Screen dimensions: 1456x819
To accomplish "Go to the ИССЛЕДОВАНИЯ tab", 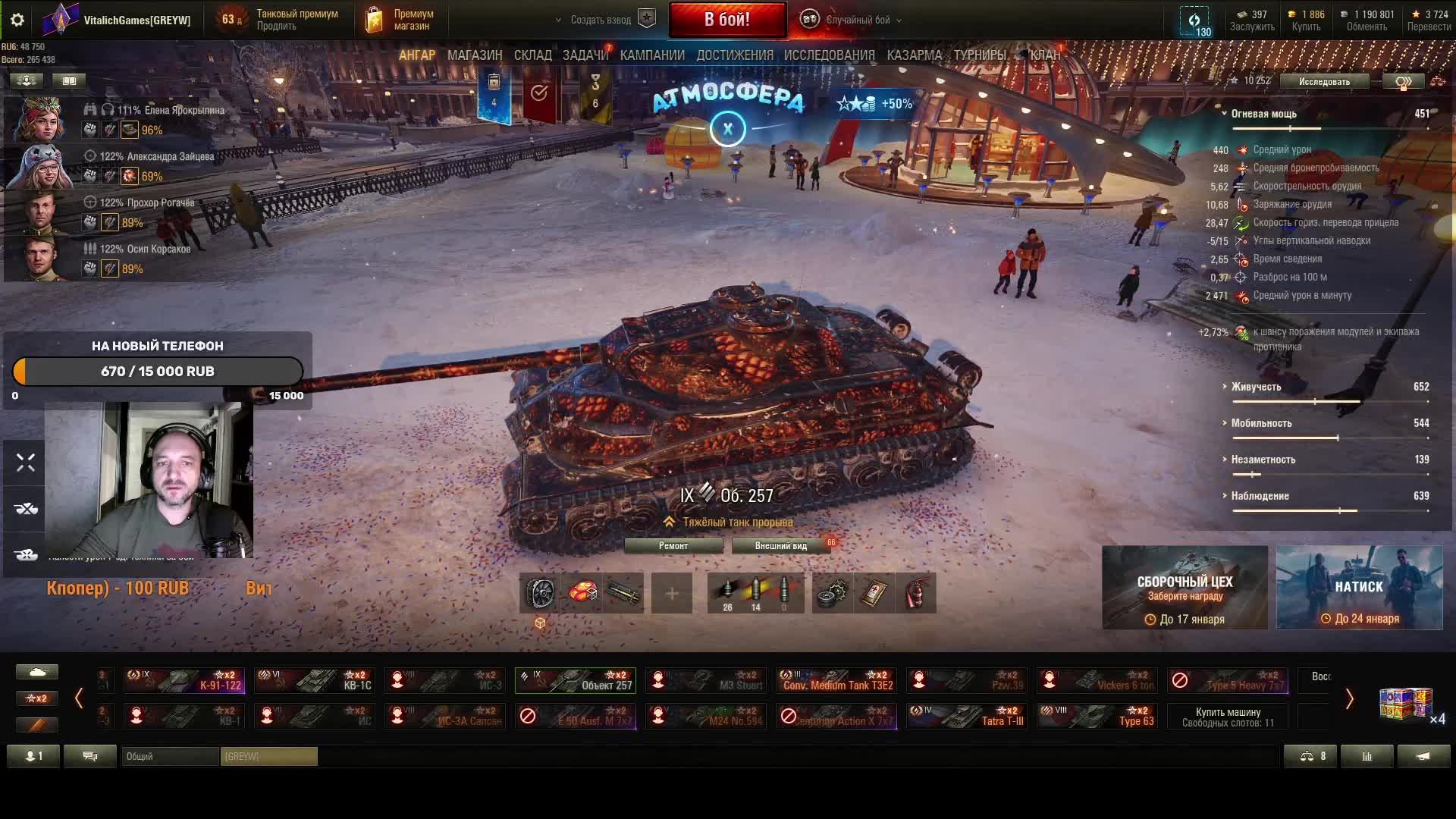I will coord(829,55).
